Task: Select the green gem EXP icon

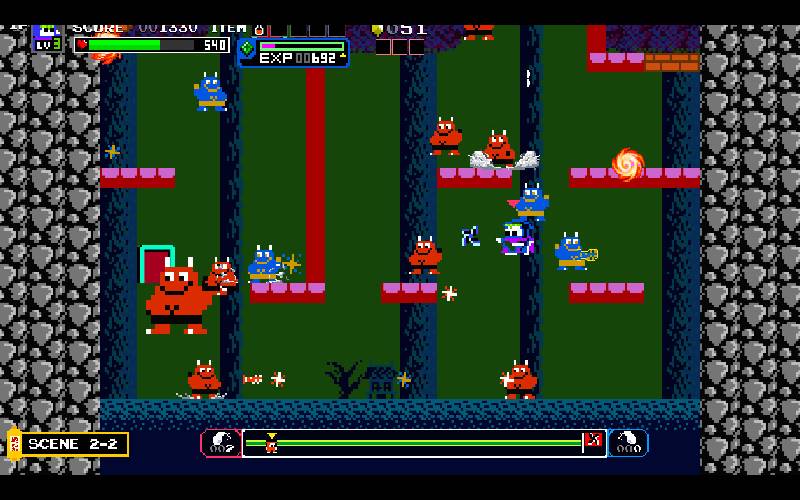Action: (247, 46)
